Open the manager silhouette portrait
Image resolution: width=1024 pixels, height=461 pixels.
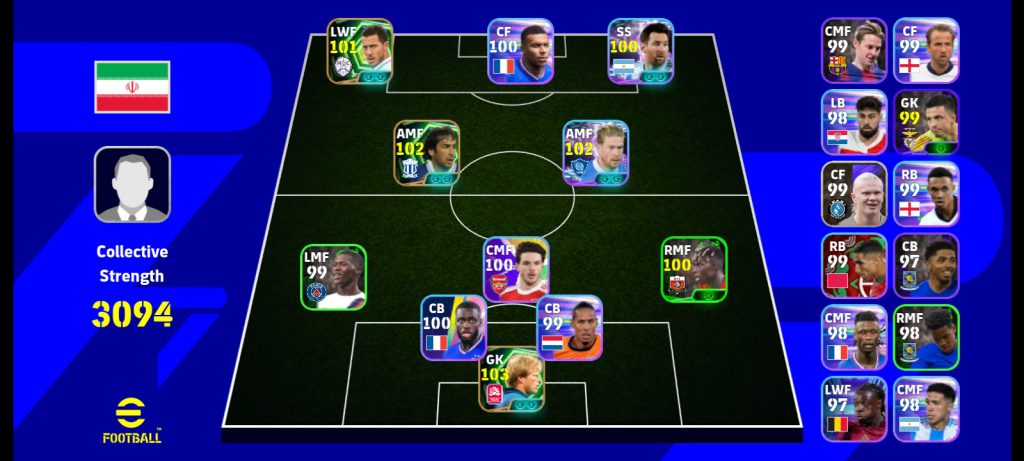132,185
